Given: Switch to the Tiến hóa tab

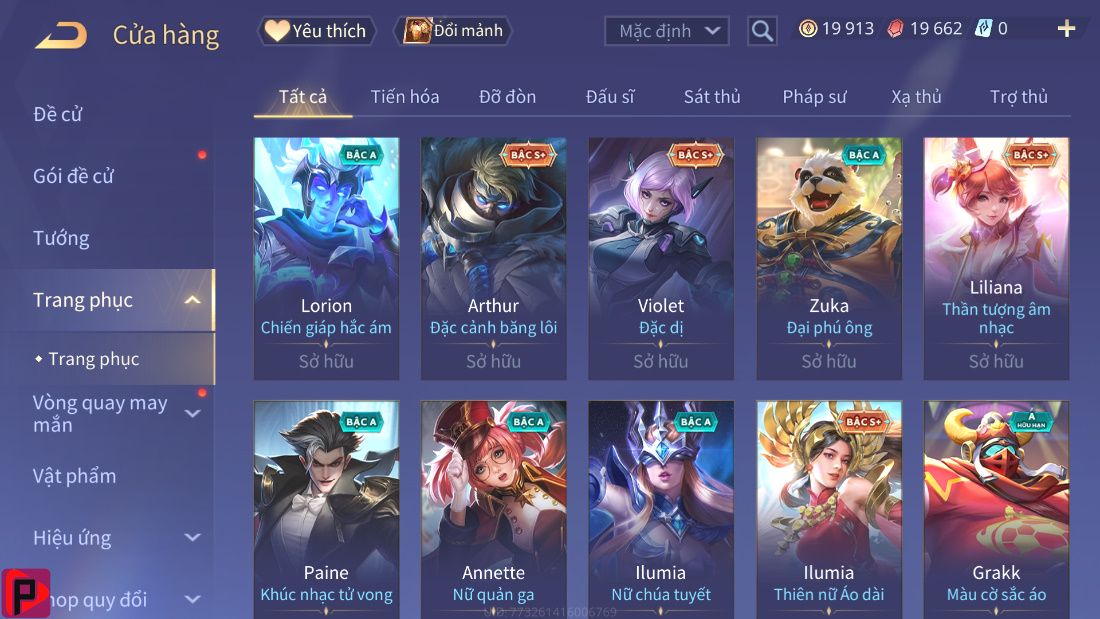Looking at the screenshot, I should pos(405,97).
